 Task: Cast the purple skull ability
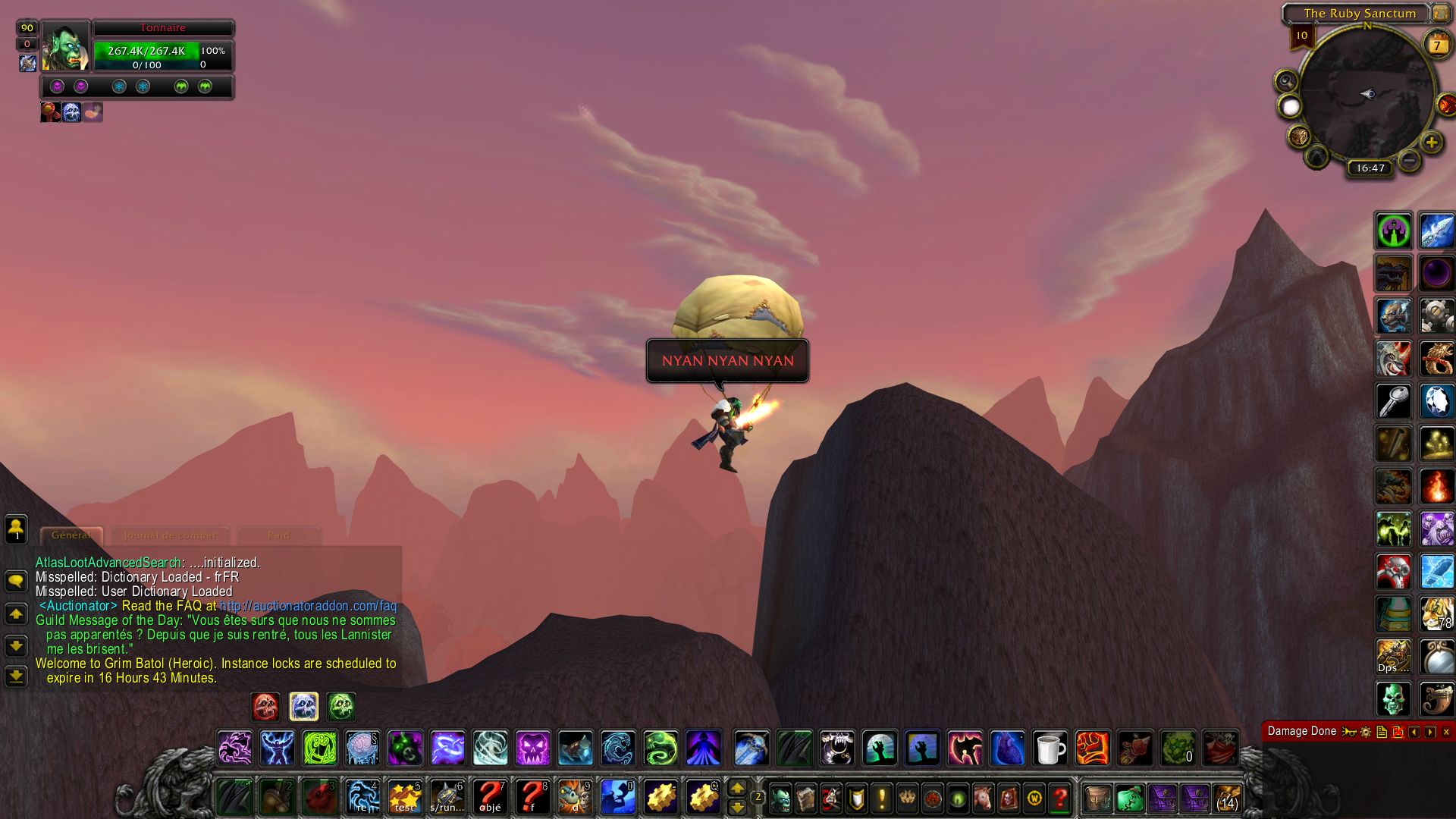pyautogui.click(x=532, y=748)
